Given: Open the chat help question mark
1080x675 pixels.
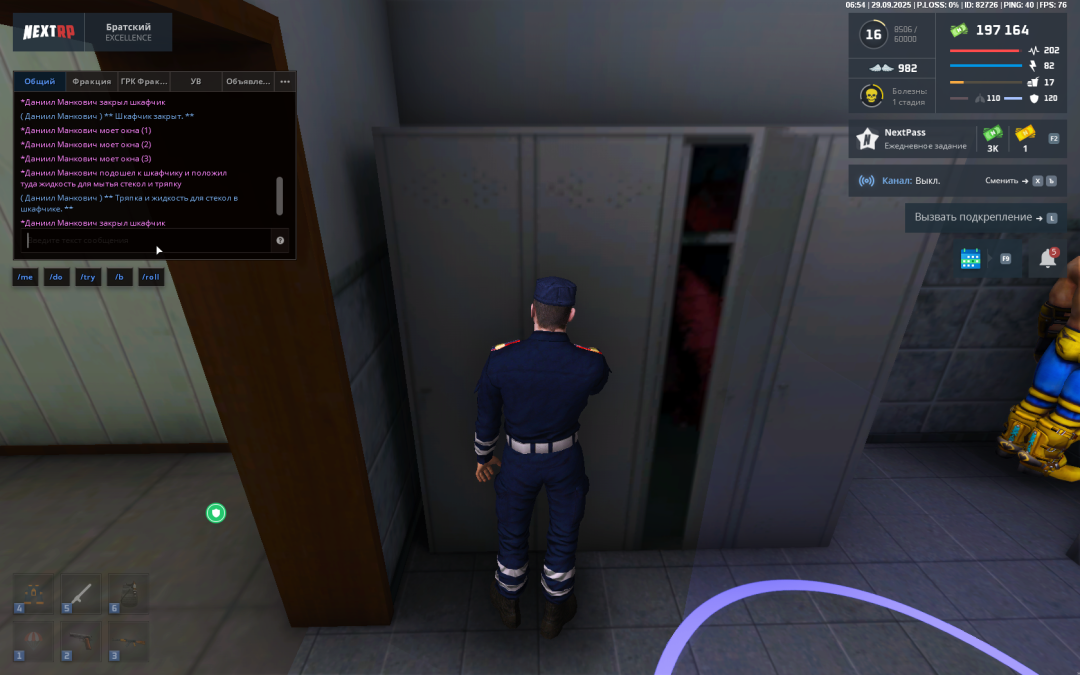Looking at the screenshot, I should point(280,240).
